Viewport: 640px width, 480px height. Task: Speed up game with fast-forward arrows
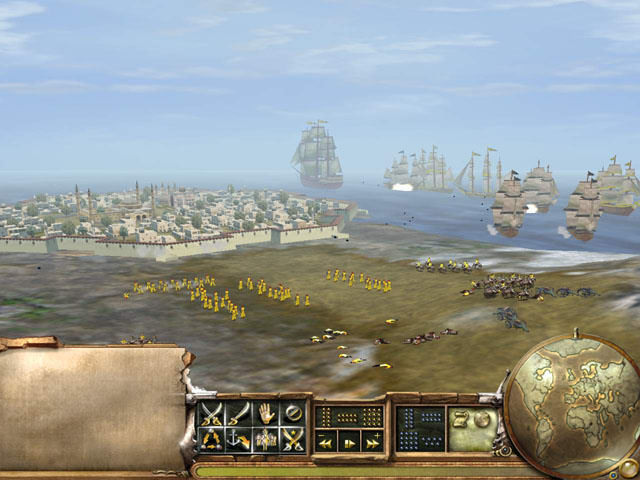point(372,441)
